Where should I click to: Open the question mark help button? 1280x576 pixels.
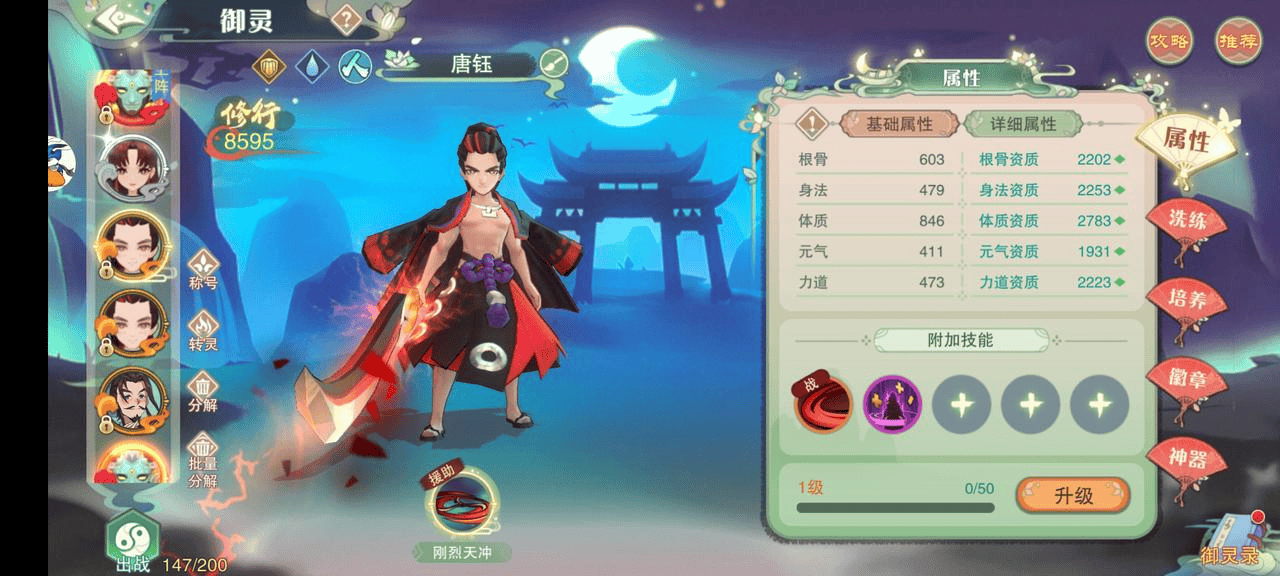click(x=345, y=19)
